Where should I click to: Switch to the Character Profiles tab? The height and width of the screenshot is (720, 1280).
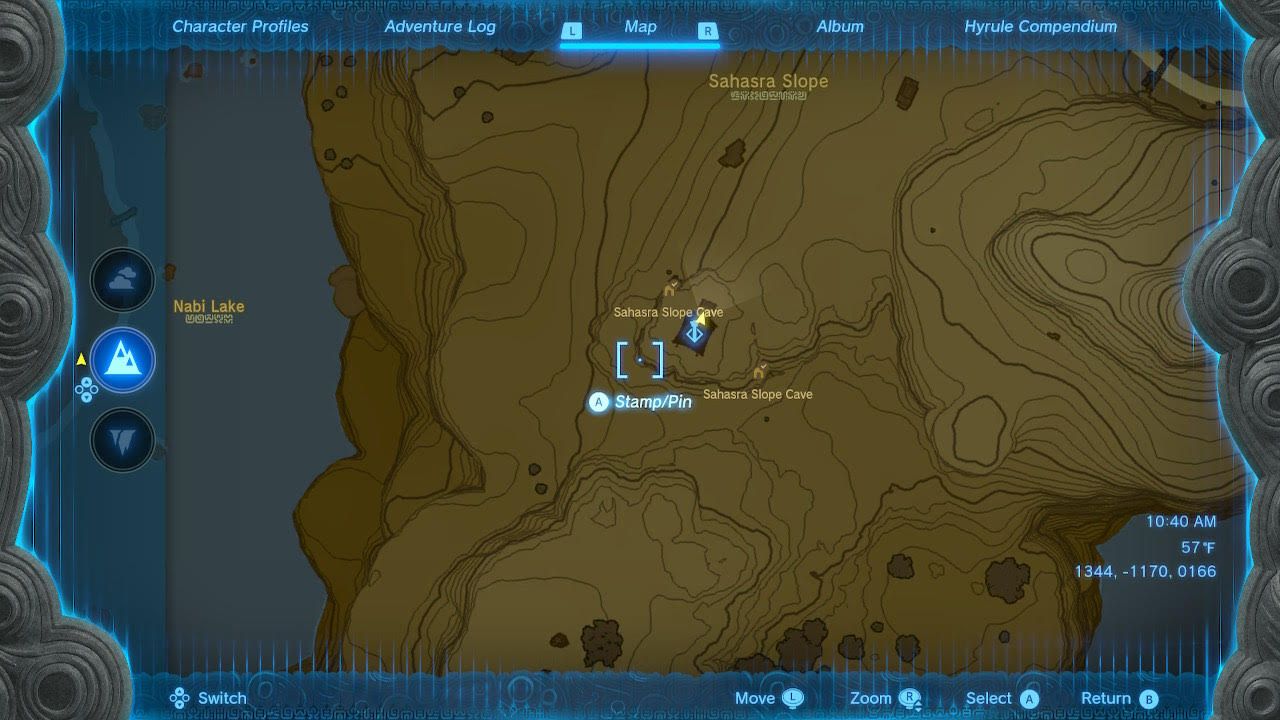[x=240, y=26]
